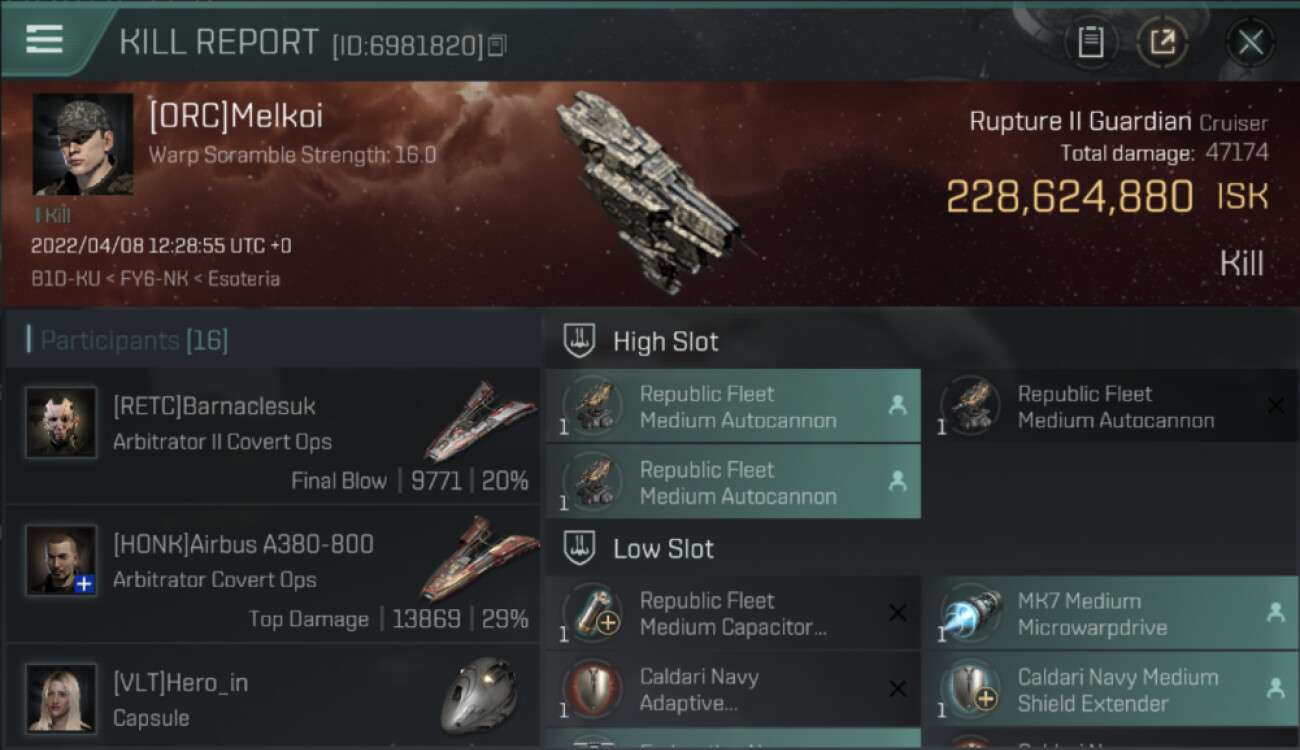The height and width of the screenshot is (750, 1300).
Task: Click the clipboard icon in header
Action: [1090, 42]
